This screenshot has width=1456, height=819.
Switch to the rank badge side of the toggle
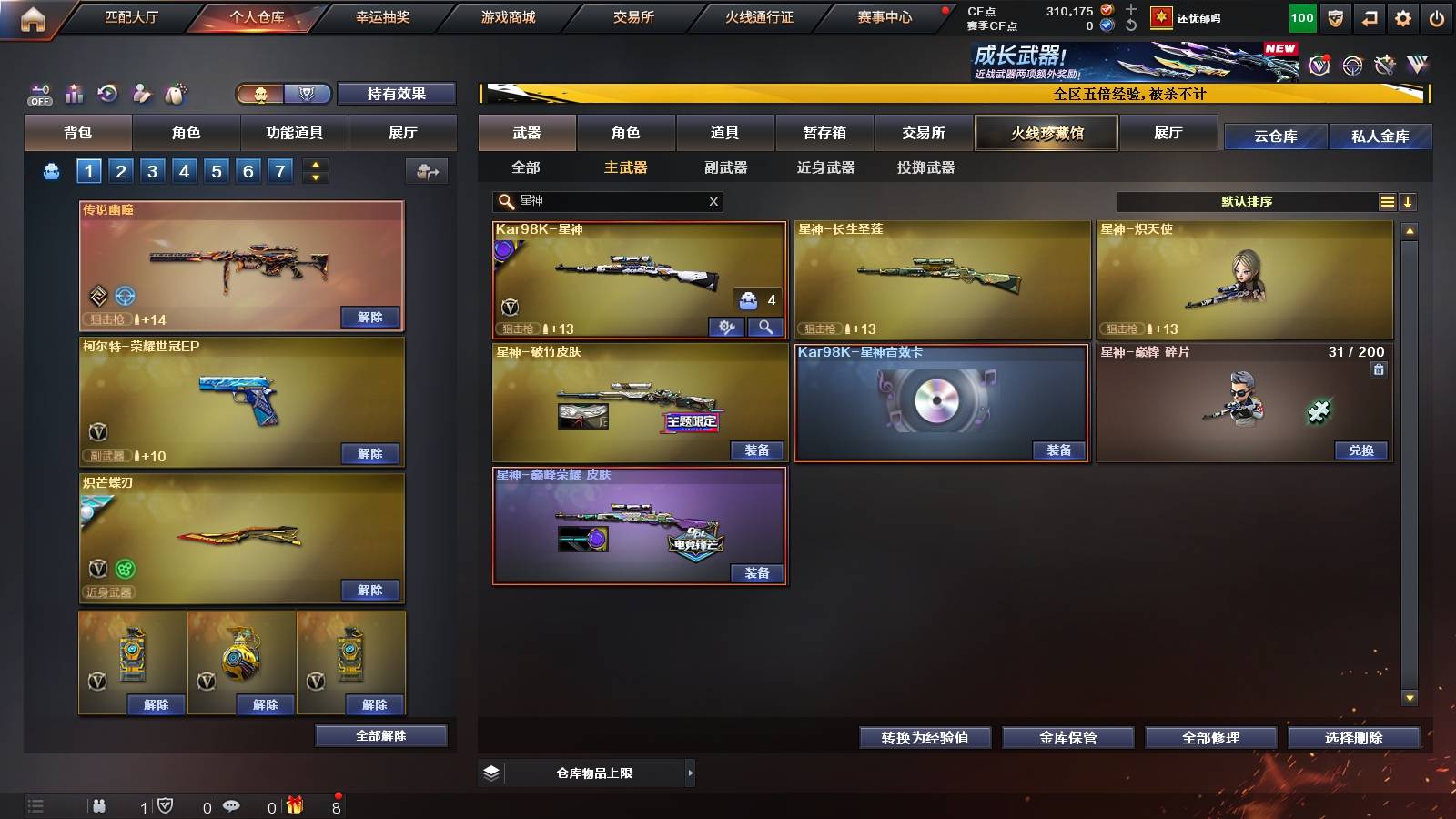pos(307,94)
